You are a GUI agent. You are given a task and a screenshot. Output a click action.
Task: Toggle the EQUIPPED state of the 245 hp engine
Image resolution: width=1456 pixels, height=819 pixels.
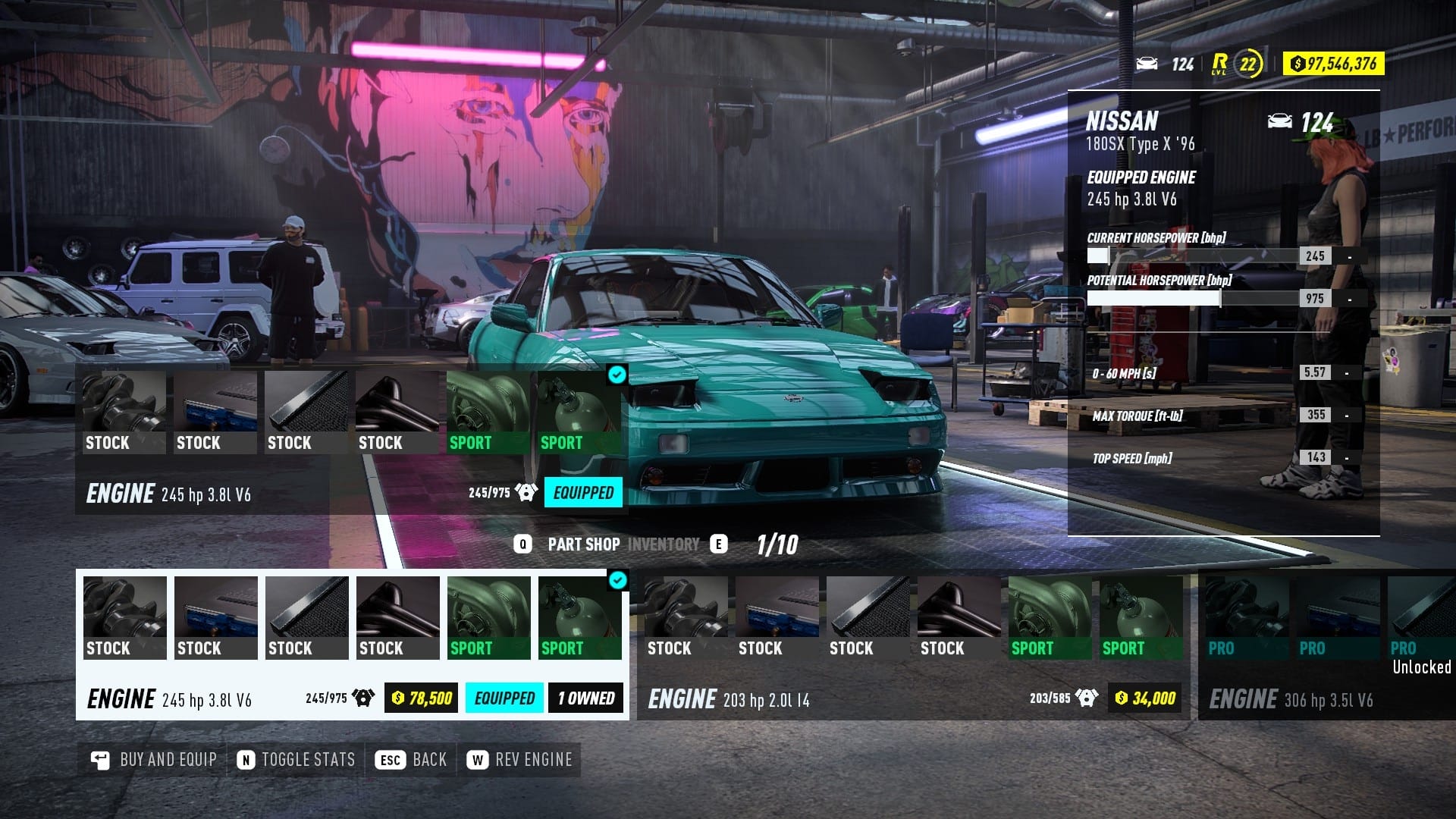coord(504,698)
